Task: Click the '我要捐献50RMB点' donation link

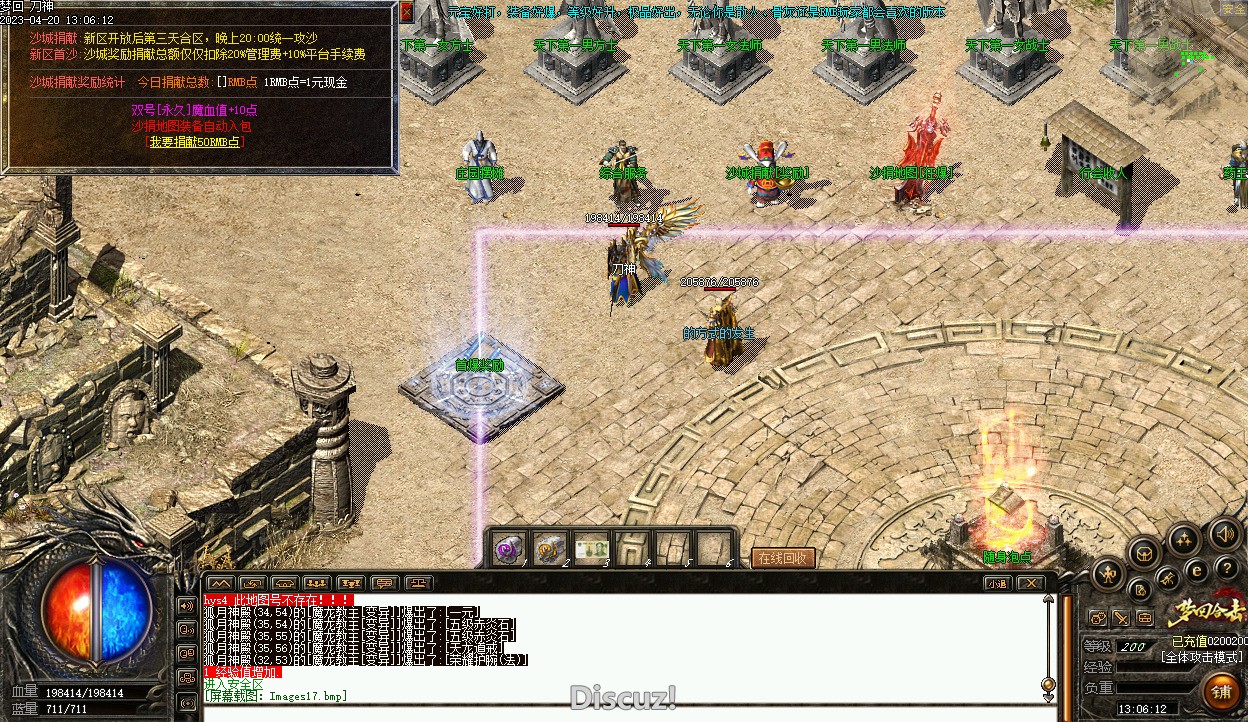Action: 196,142
